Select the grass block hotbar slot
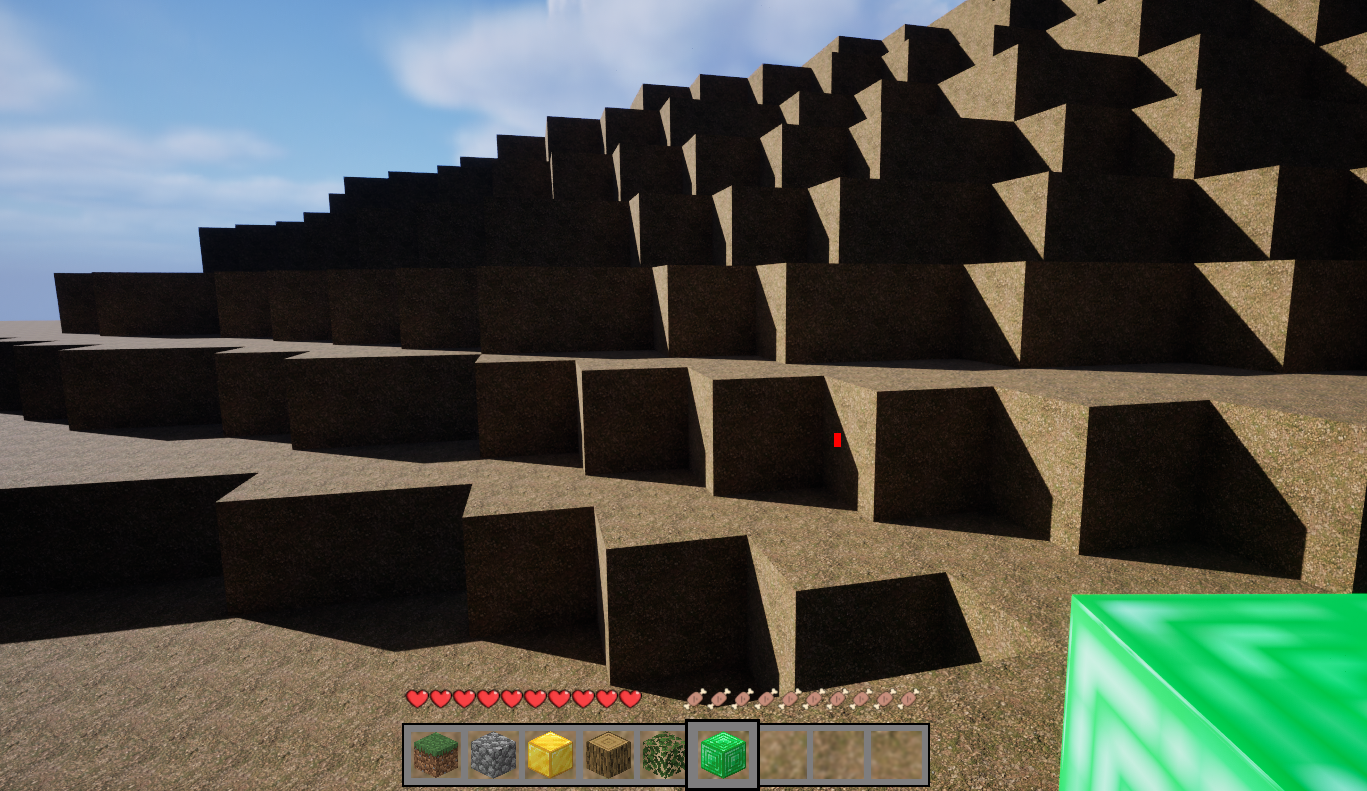Viewport: 1367px width, 791px height. tap(436, 755)
